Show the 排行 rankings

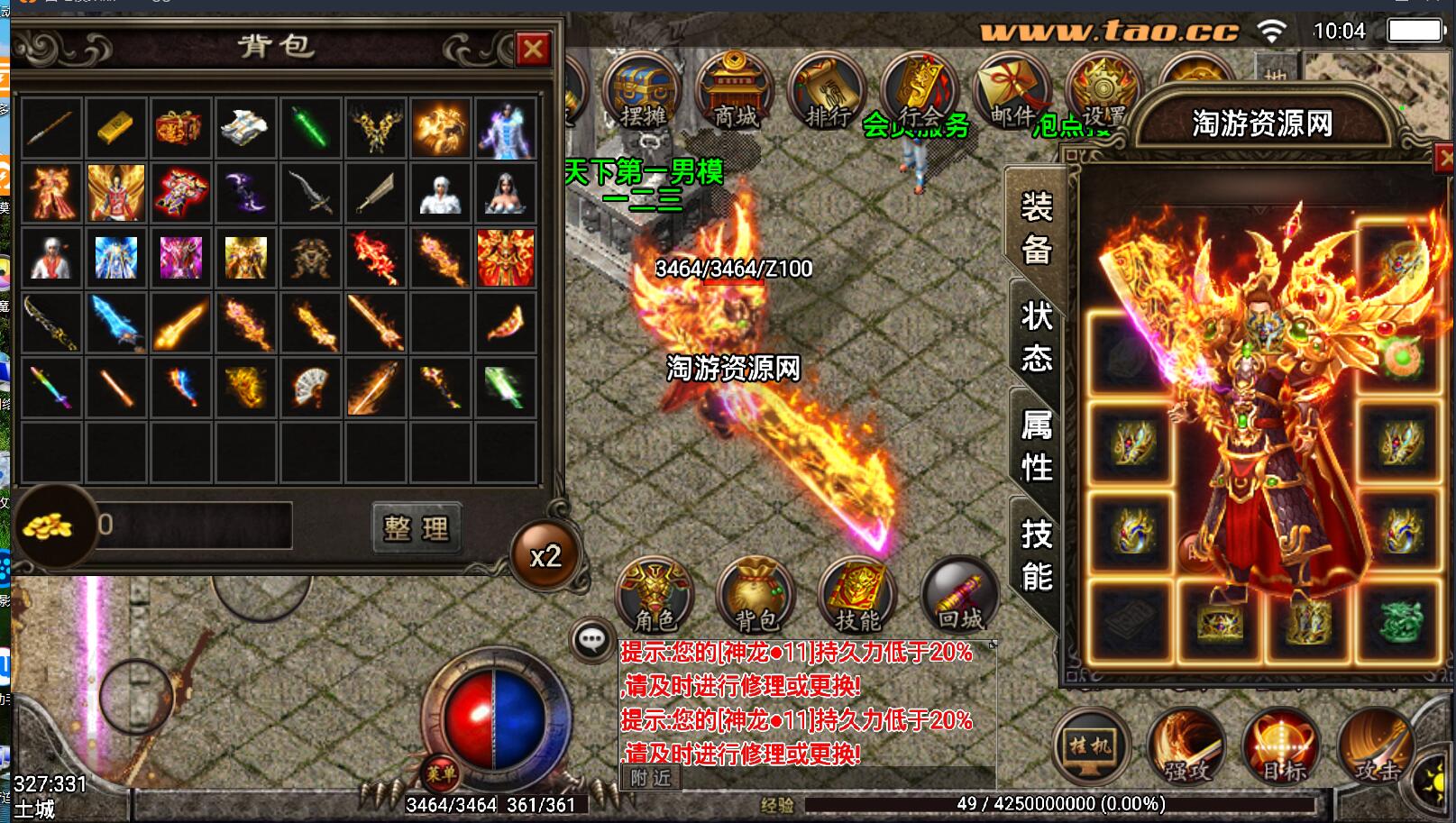coord(827,91)
